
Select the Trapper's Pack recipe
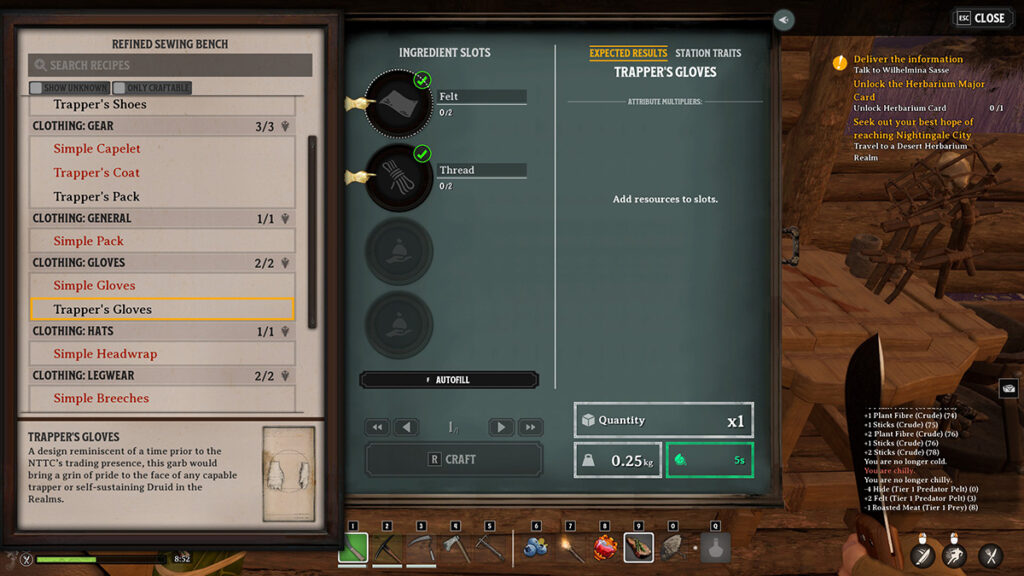(x=97, y=197)
